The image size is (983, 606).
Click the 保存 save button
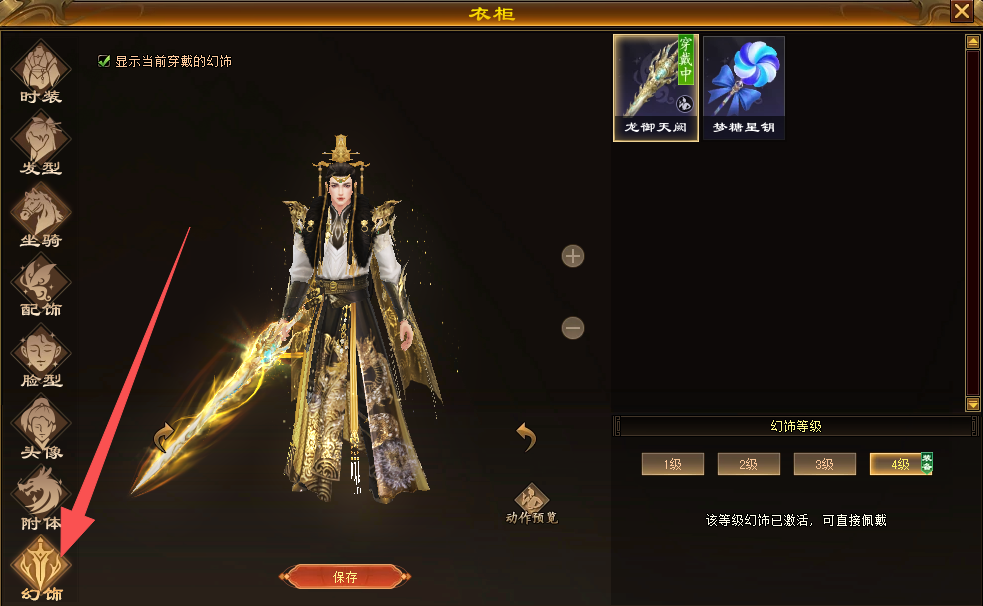345,577
